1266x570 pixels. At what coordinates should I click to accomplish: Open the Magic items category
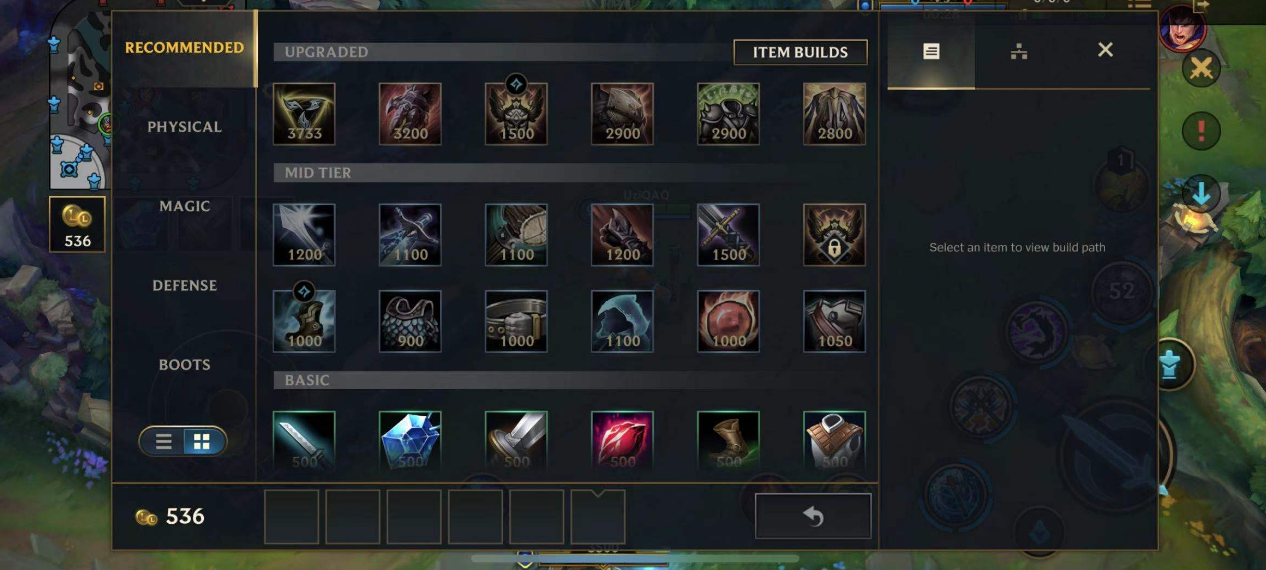(184, 206)
